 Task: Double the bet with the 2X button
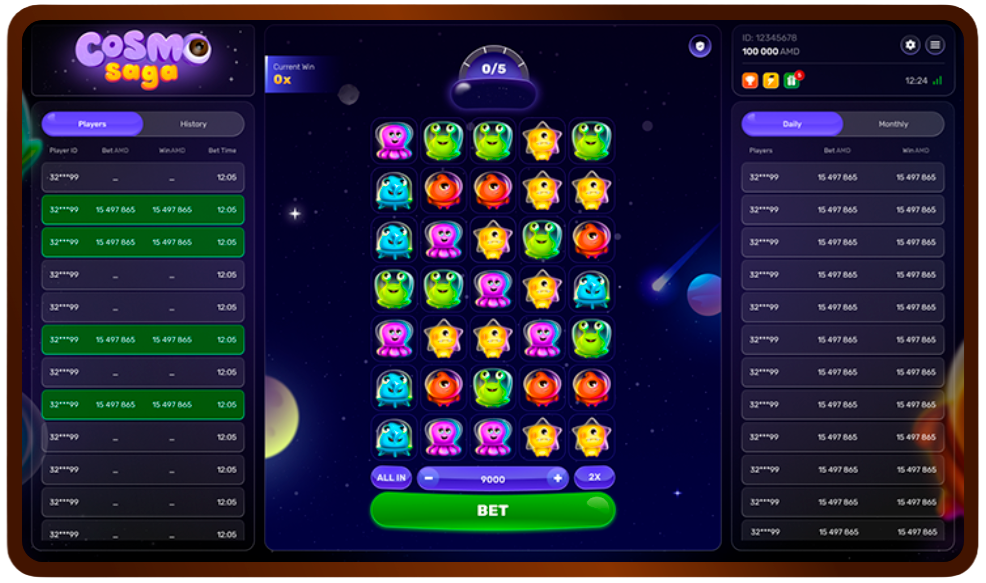(x=594, y=478)
